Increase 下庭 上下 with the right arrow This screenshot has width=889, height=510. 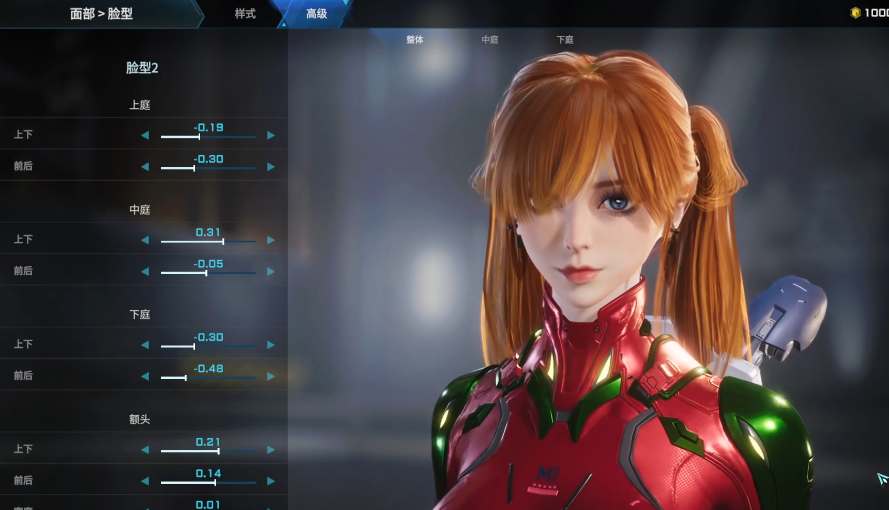pos(271,346)
